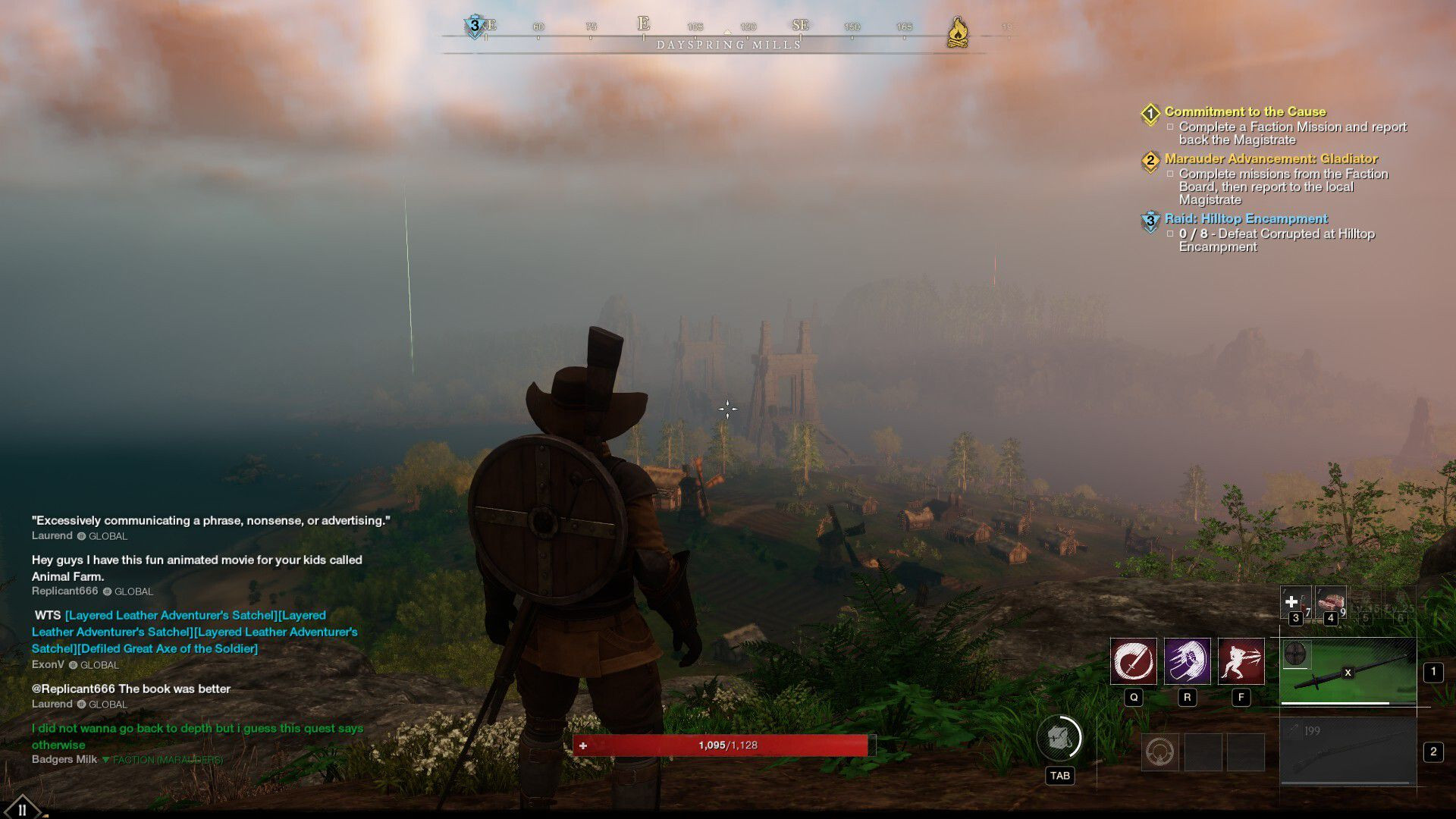Select Badgers Milk's faction chat message
Viewport: 1456px width, 819px height.
tap(197, 736)
